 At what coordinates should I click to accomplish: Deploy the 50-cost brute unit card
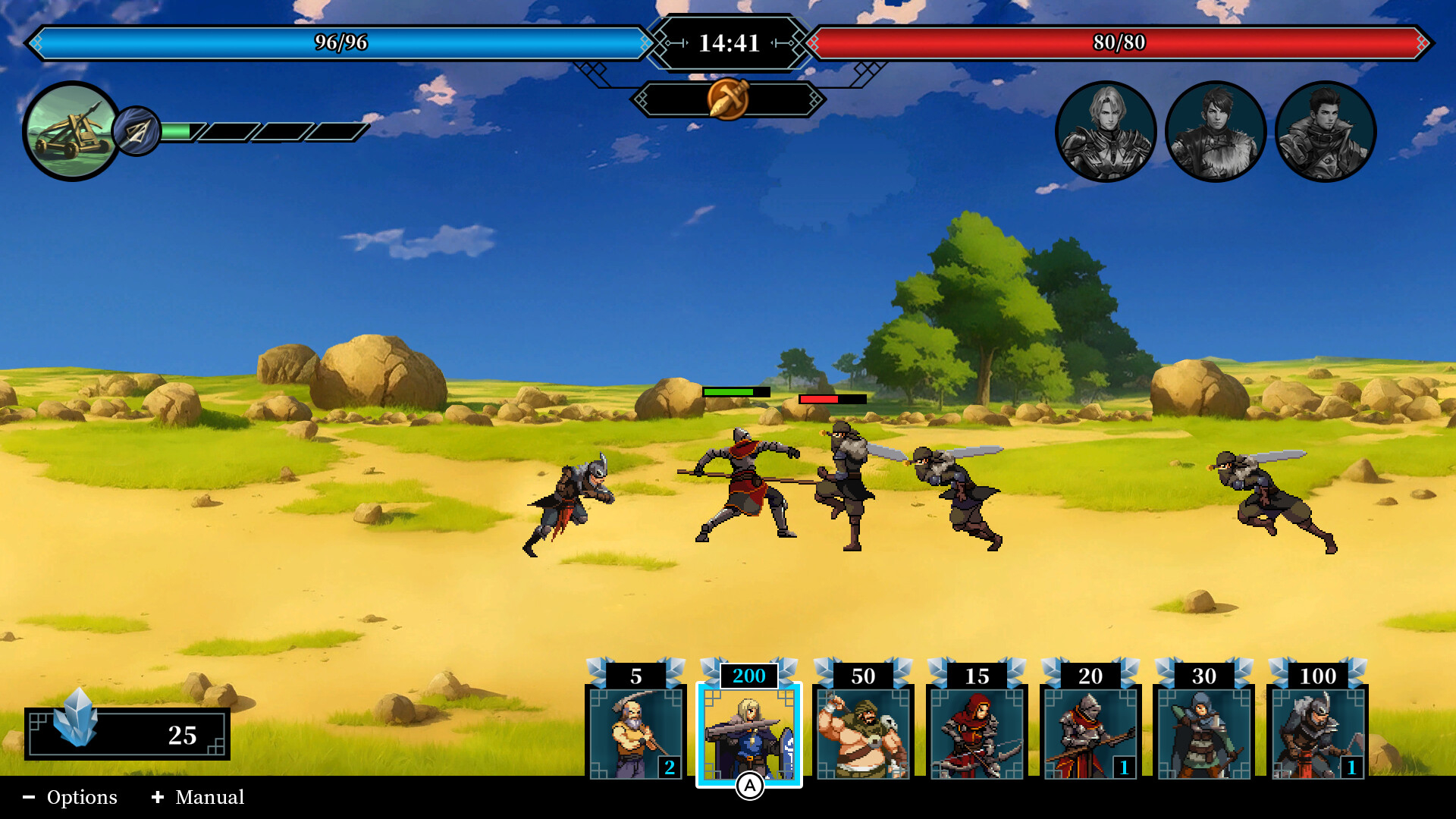pyautogui.click(x=863, y=732)
